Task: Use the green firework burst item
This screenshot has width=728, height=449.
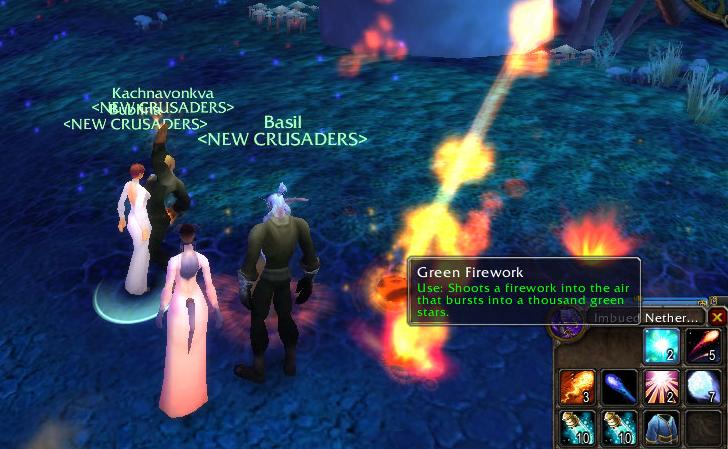Action: coord(662,347)
